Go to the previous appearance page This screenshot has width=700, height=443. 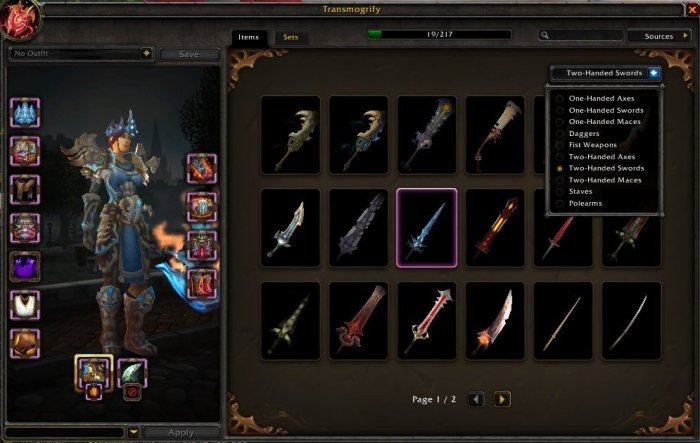point(477,399)
